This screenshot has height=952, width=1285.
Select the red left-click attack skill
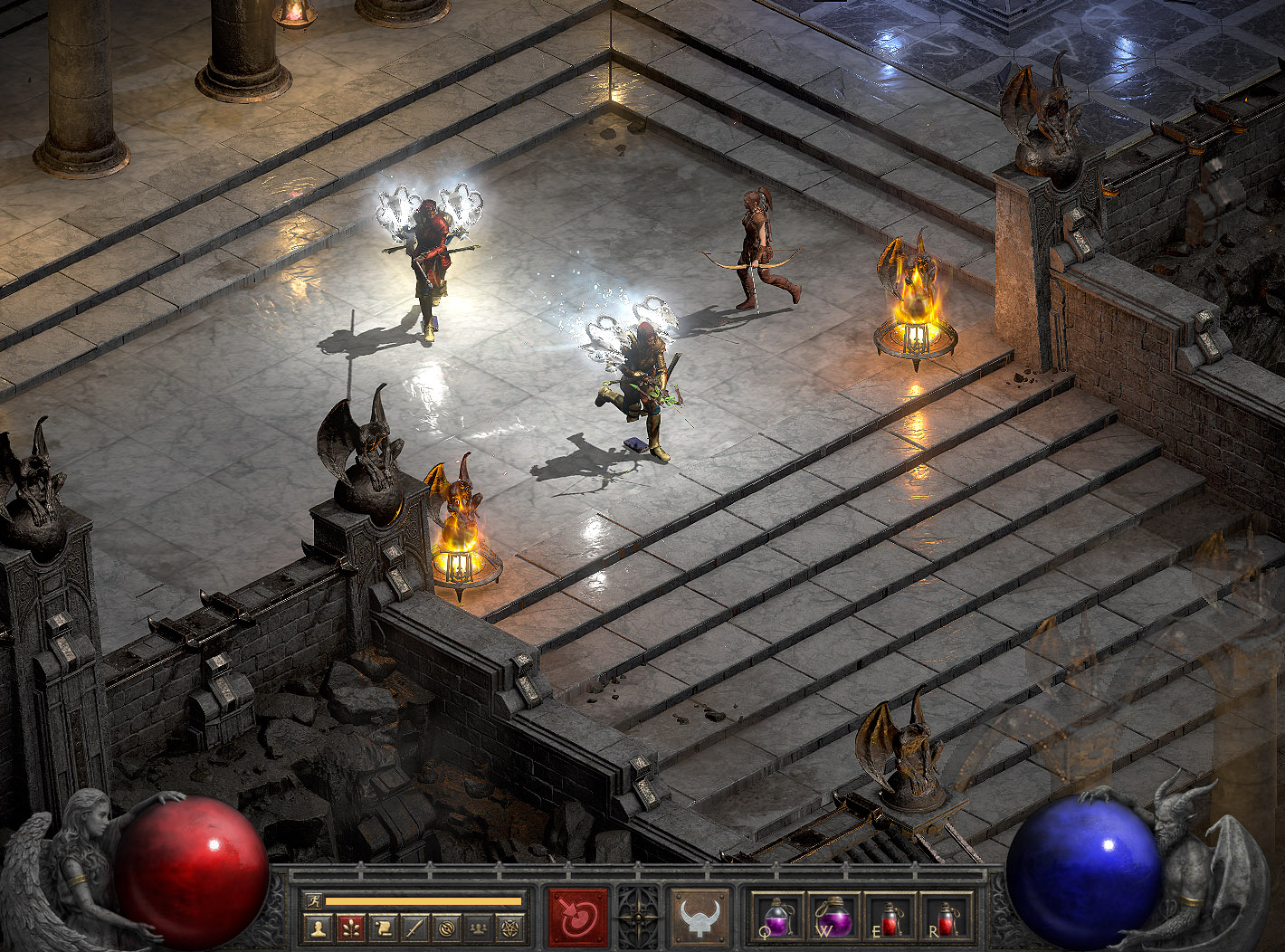pos(578,917)
